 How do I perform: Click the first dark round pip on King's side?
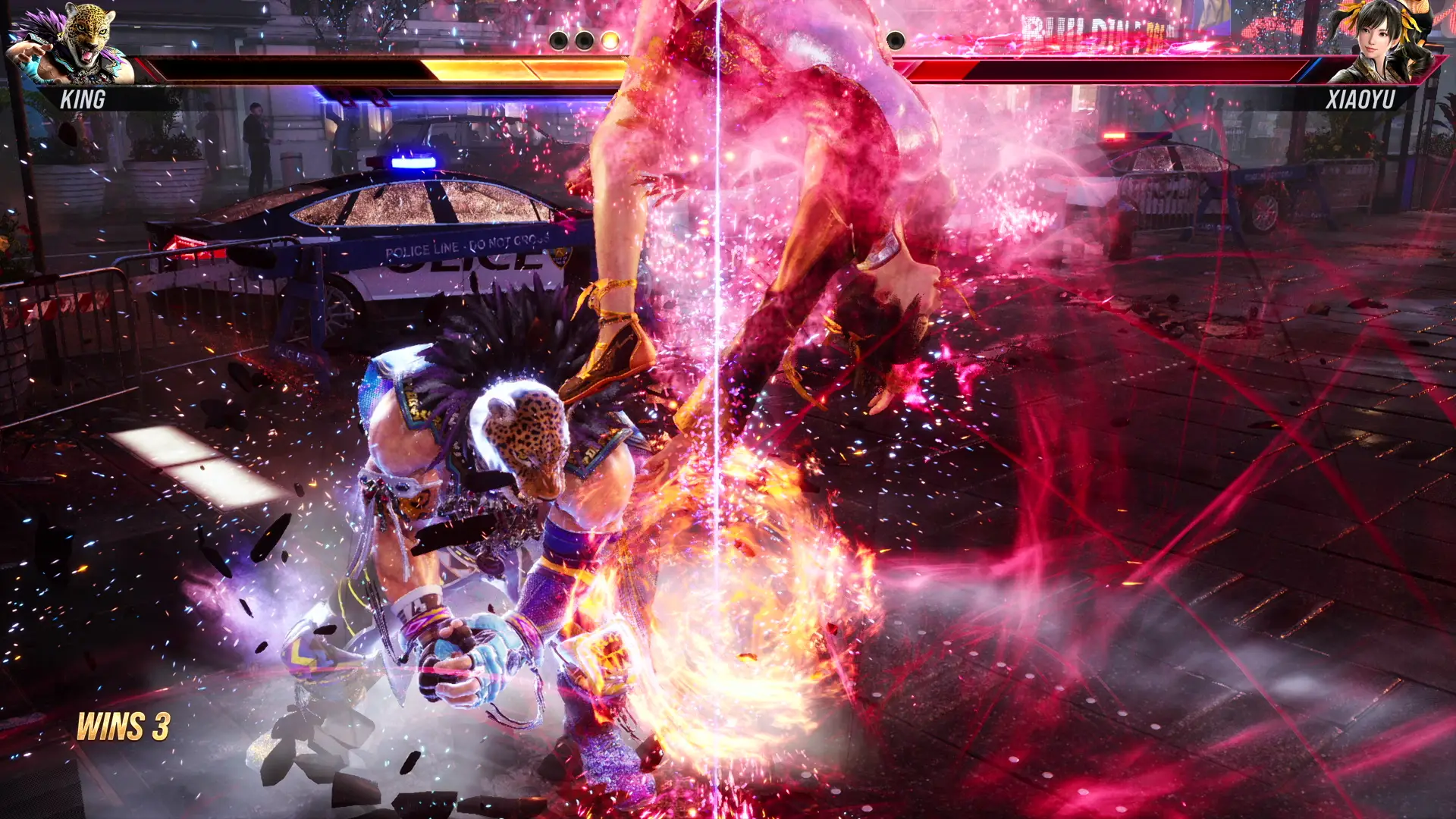[558, 39]
